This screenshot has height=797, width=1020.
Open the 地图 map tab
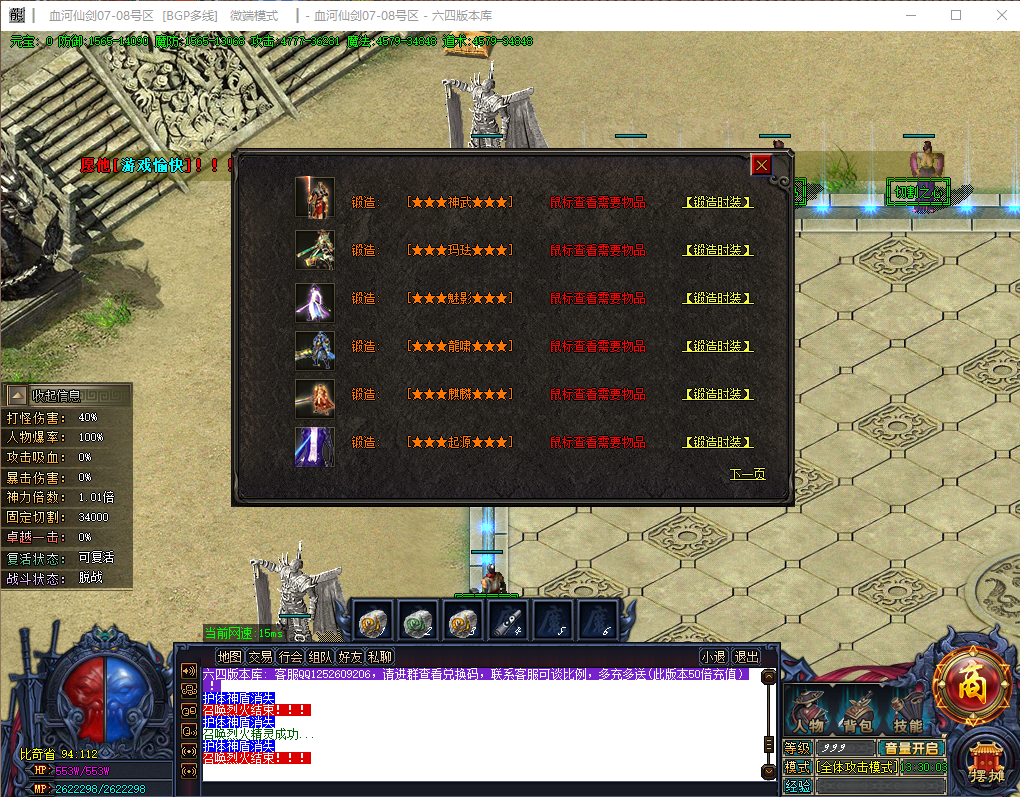tap(230, 657)
